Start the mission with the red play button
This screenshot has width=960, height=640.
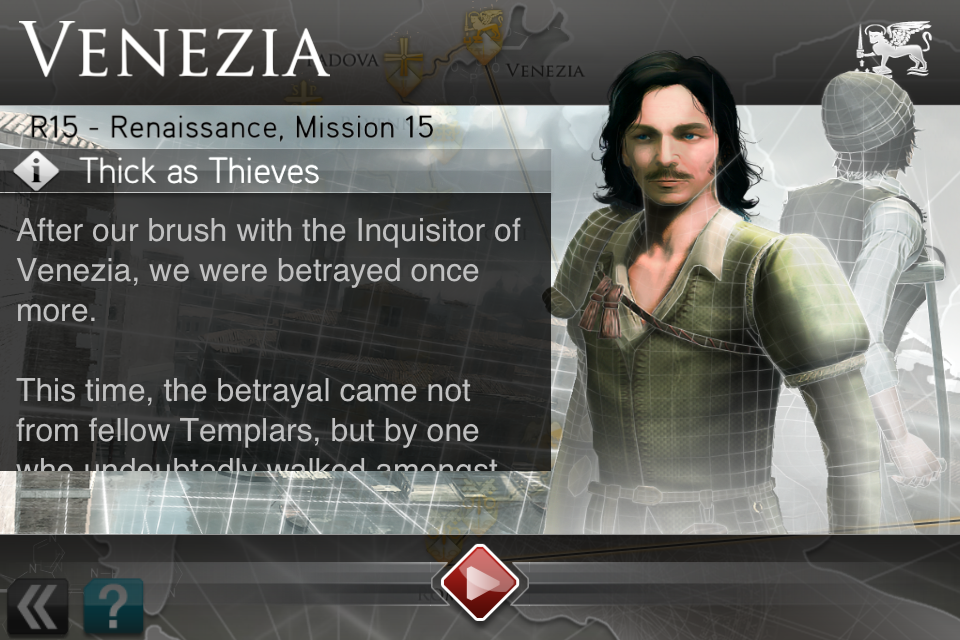pos(479,583)
